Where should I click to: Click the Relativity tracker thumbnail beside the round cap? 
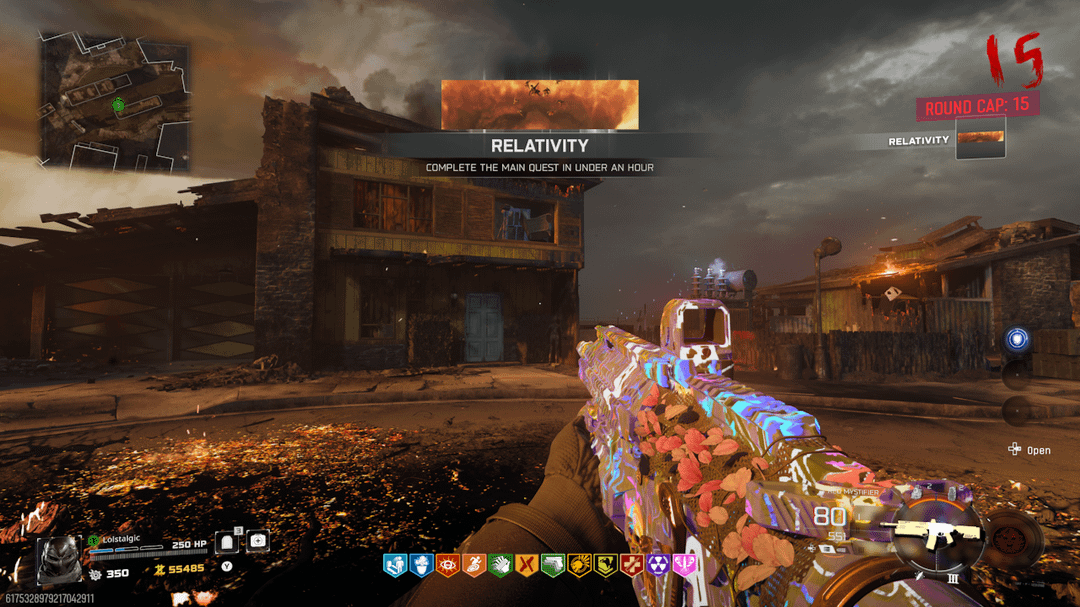pos(980,139)
